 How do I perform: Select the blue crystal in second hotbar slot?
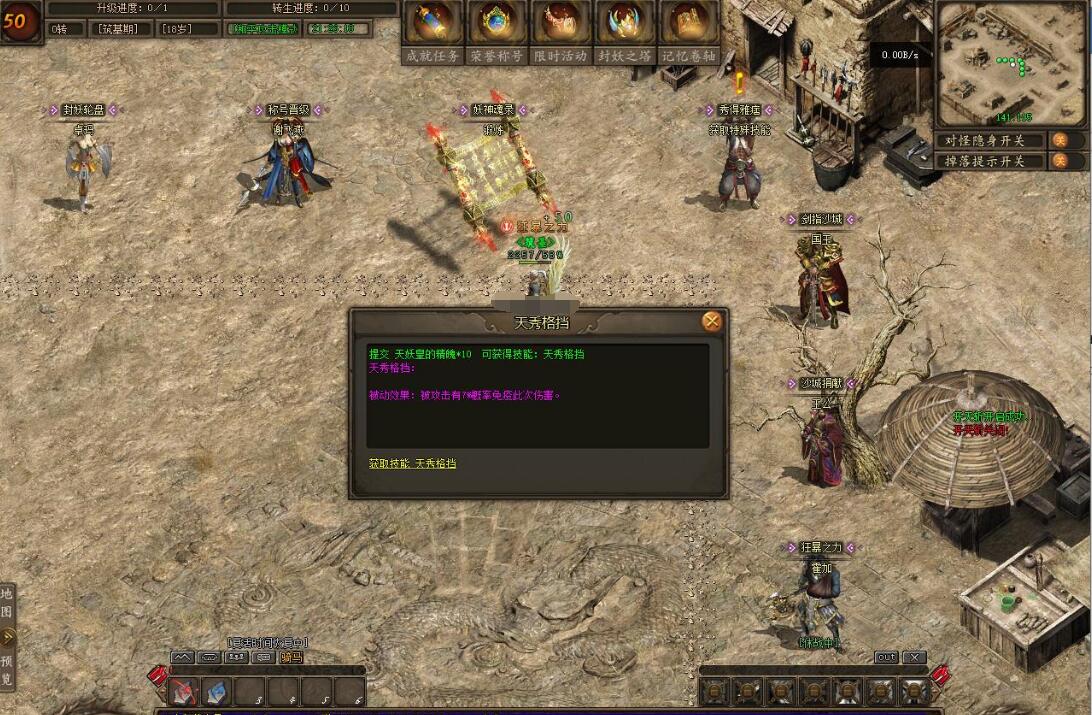coord(217,691)
